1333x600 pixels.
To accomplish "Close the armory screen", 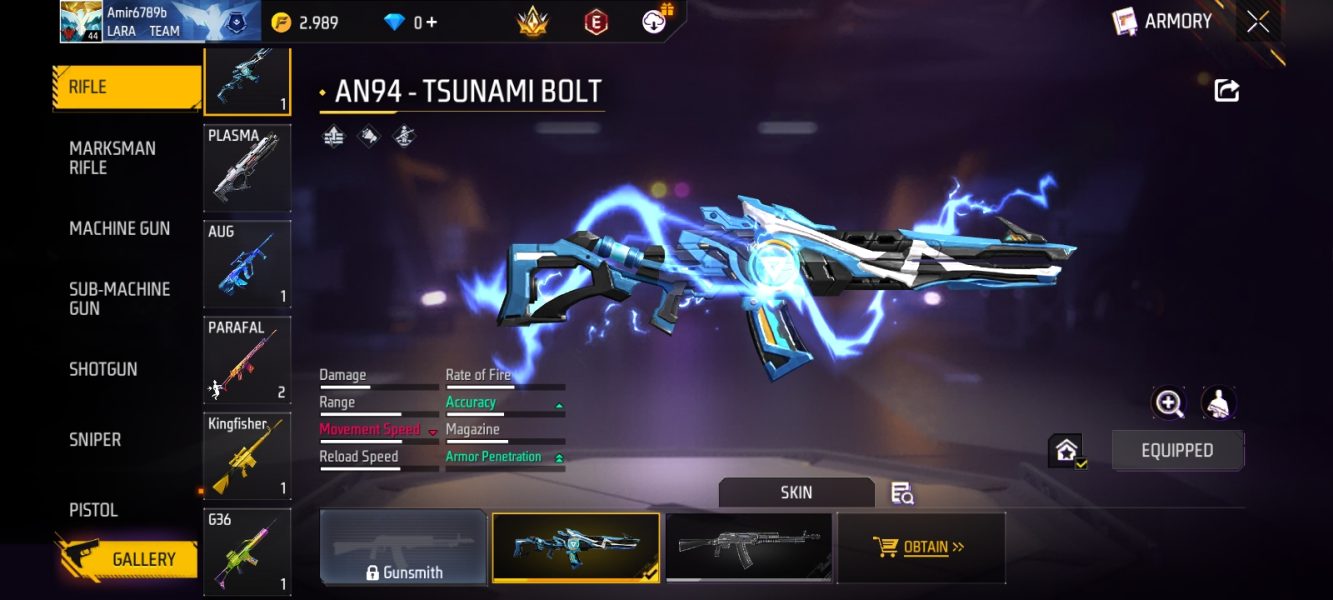I will tap(1258, 22).
